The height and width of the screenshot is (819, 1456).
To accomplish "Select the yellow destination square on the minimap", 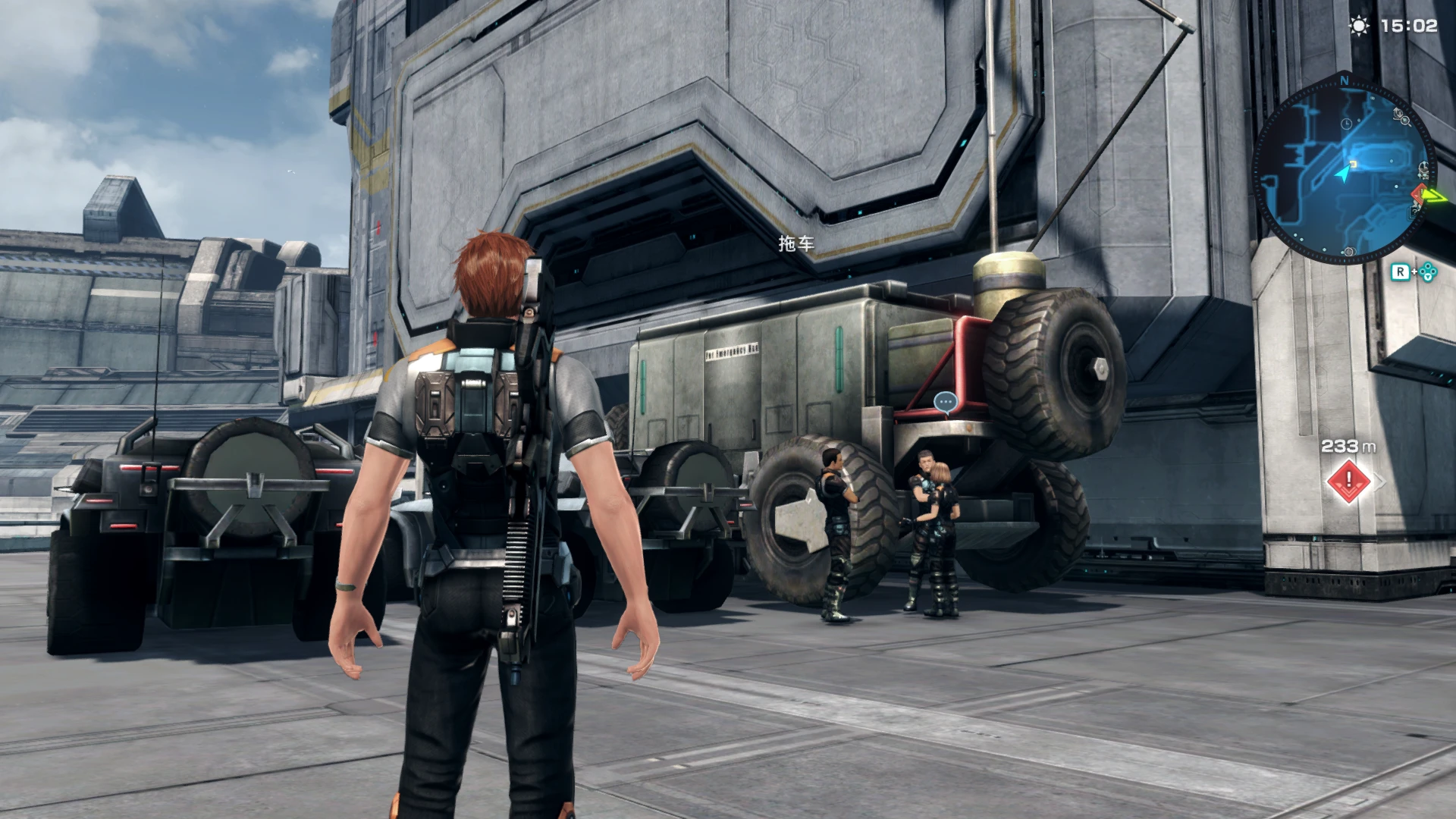I will coord(1354,164).
